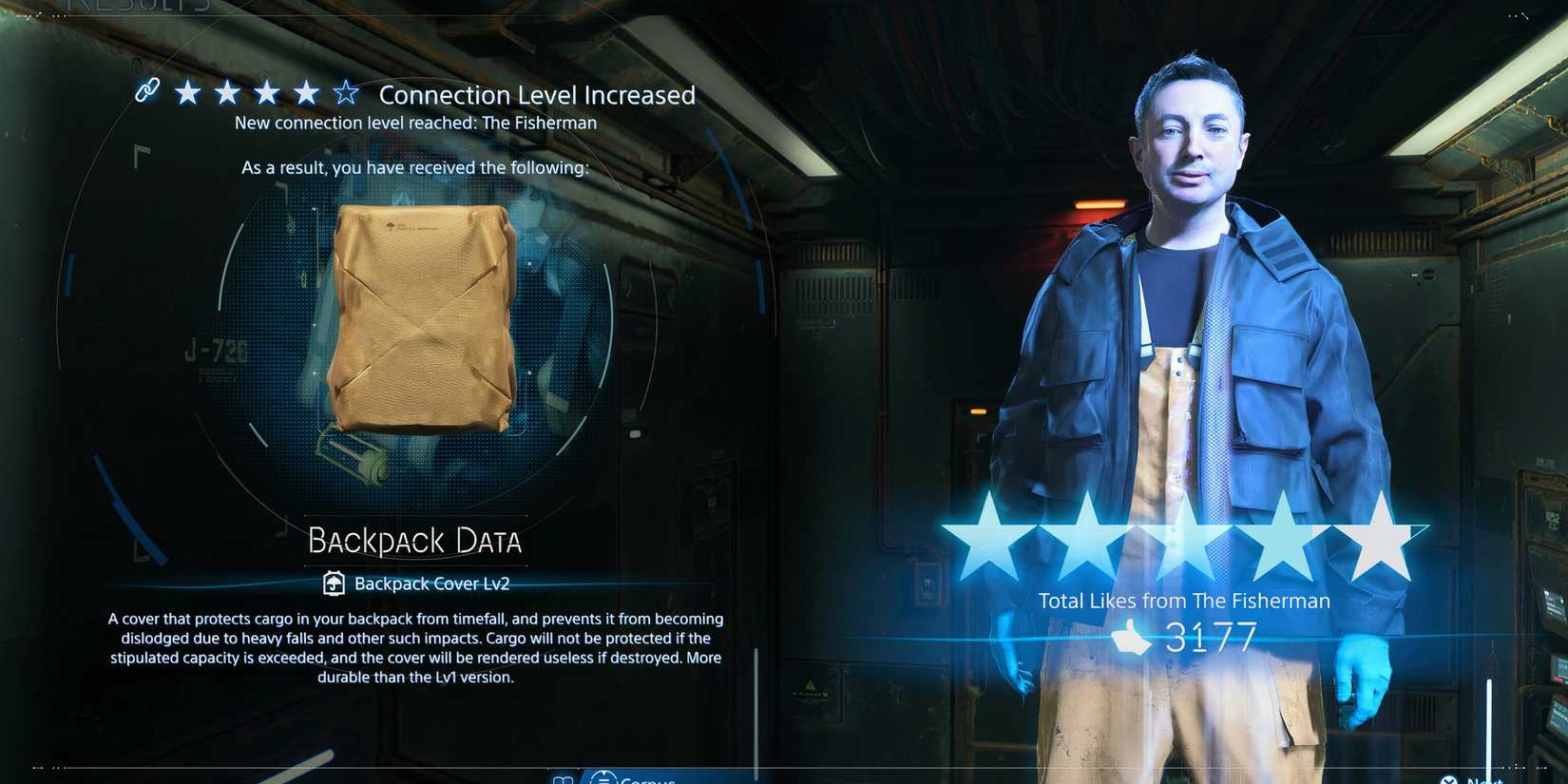1568x784 pixels.
Task: Select the backpack icon beside Backpack Cover Lv2
Action: tap(334, 583)
